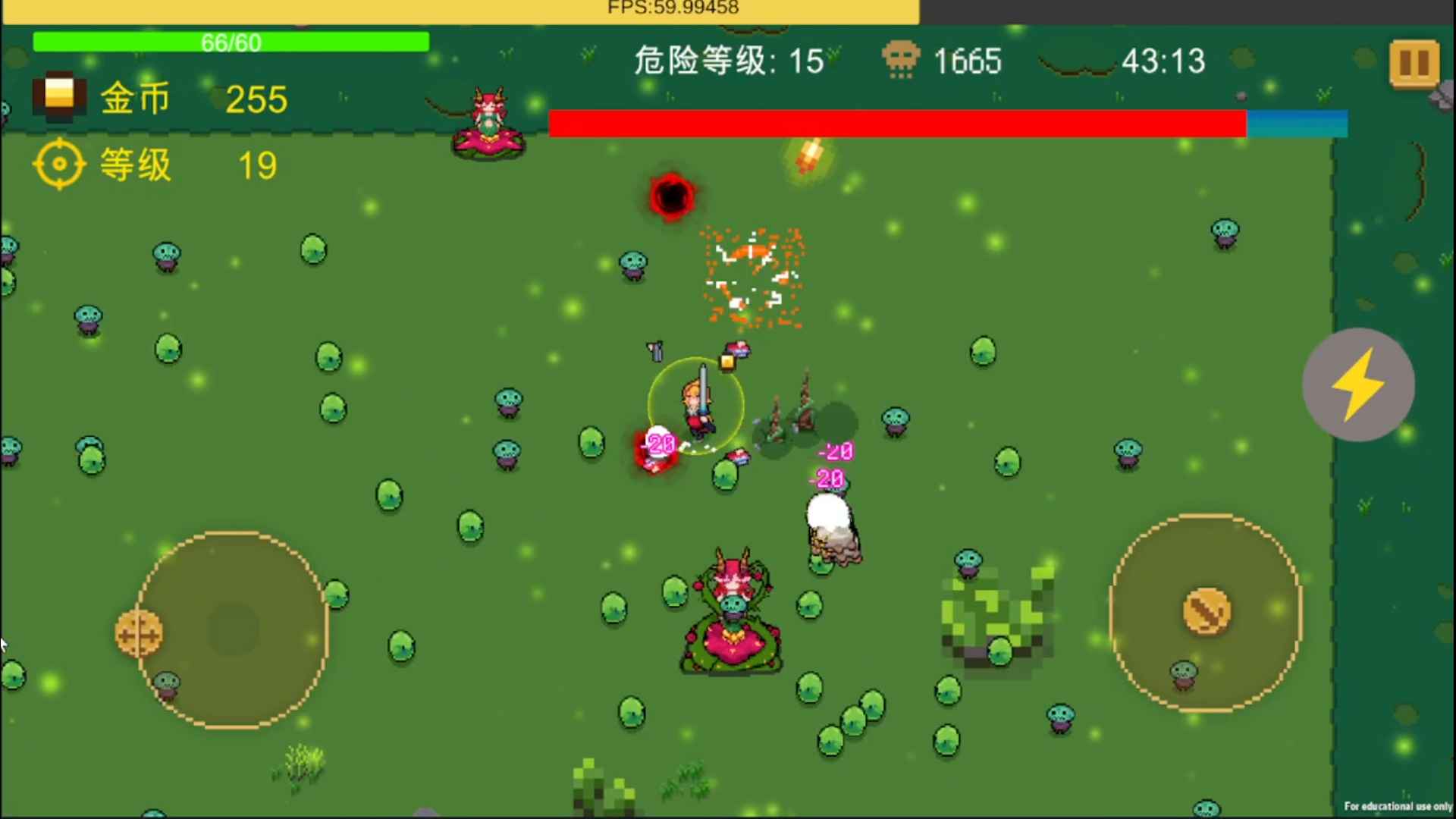The width and height of the screenshot is (1456, 819).
Task: Click the red boss health bar
Action: coord(895,123)
